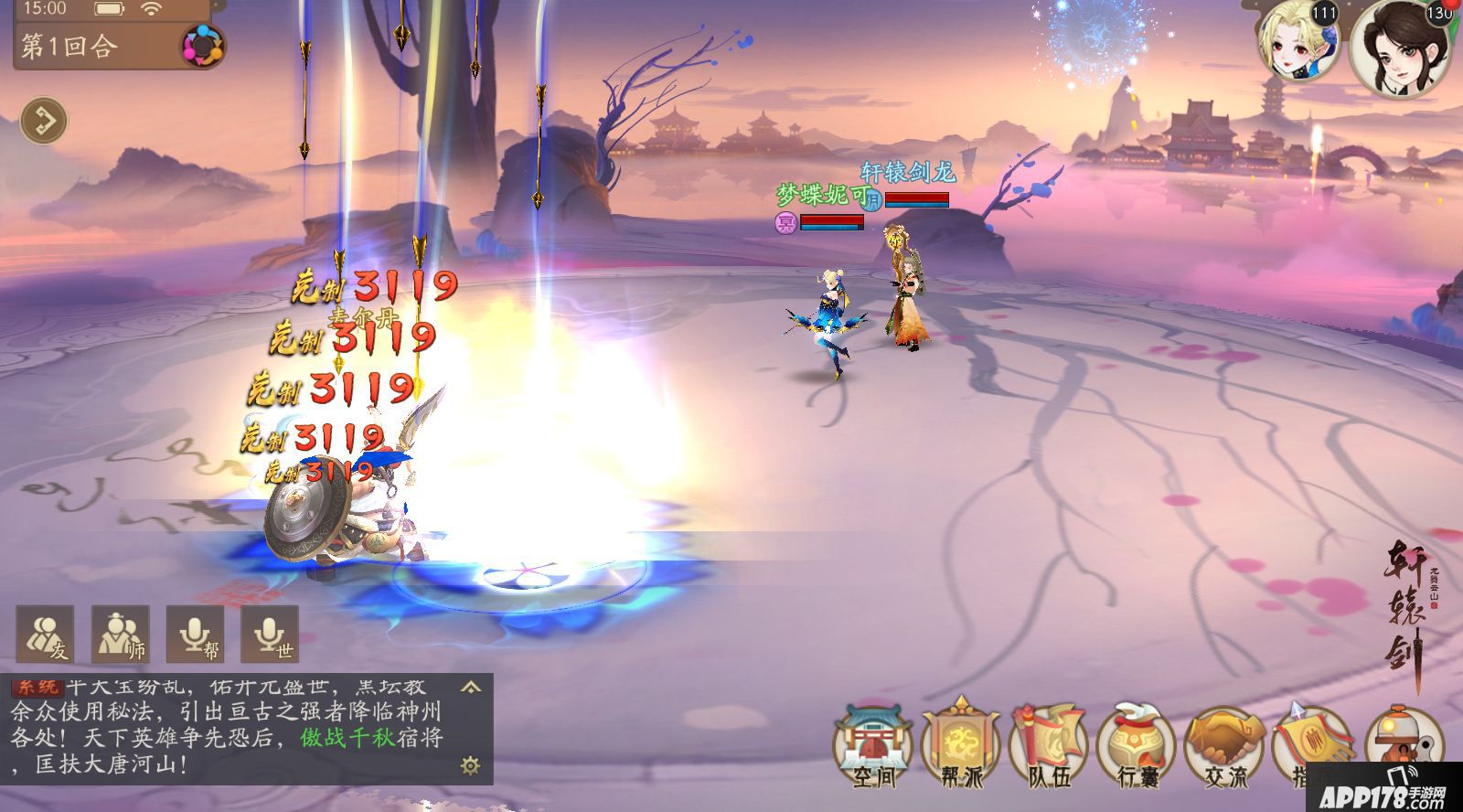
Task: Open chat settings gear
Action: point(471,765)
